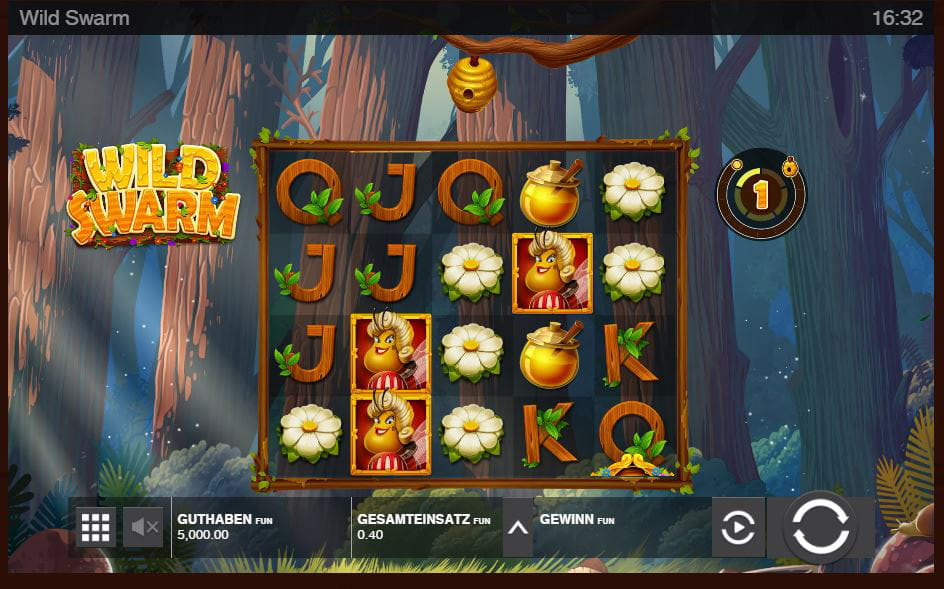The height and width of the screenshot is (589, 944).
Task: Expand the total bet selector arrow
Action: (x=517, y=527)
